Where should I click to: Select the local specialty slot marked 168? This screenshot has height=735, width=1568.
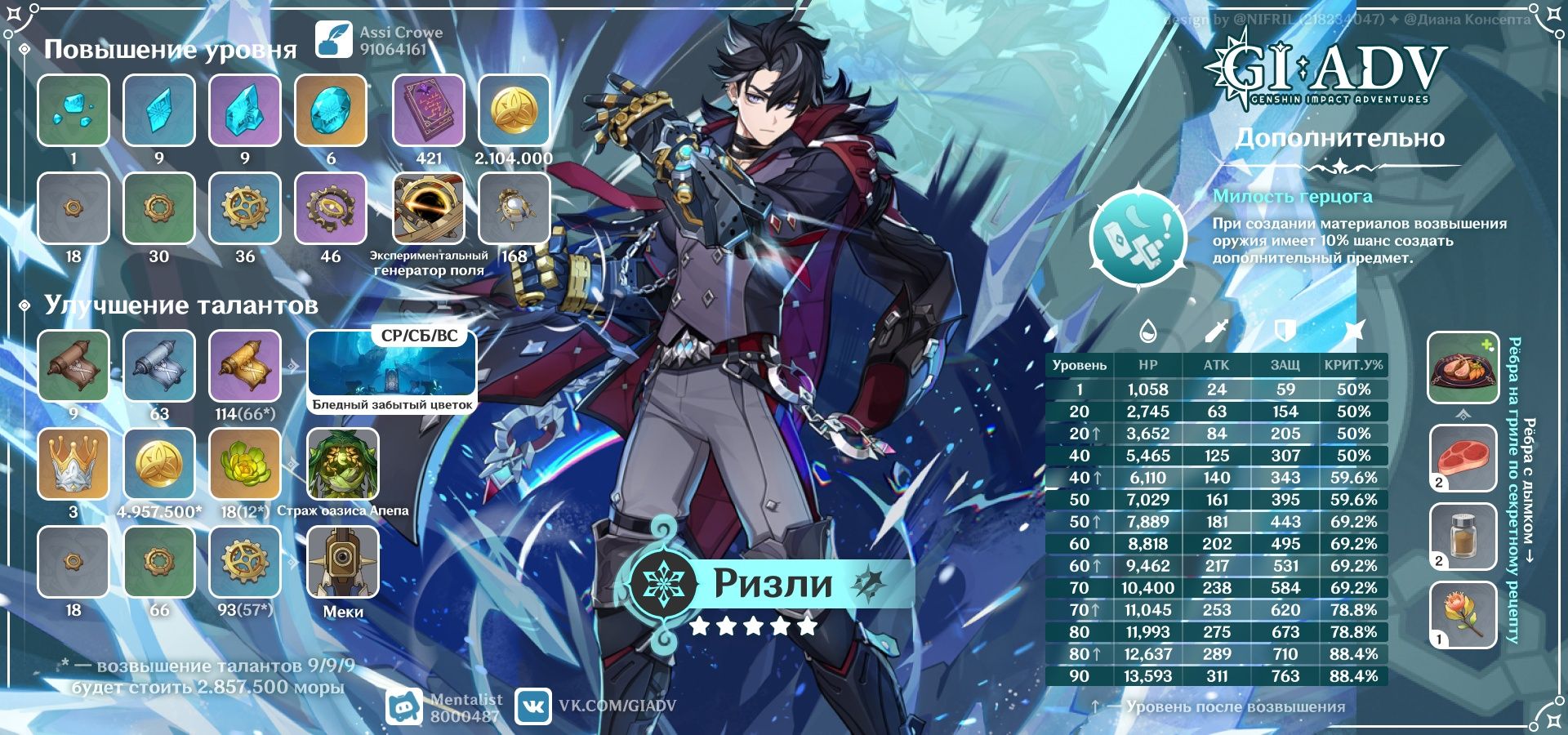tap(514, 208)
